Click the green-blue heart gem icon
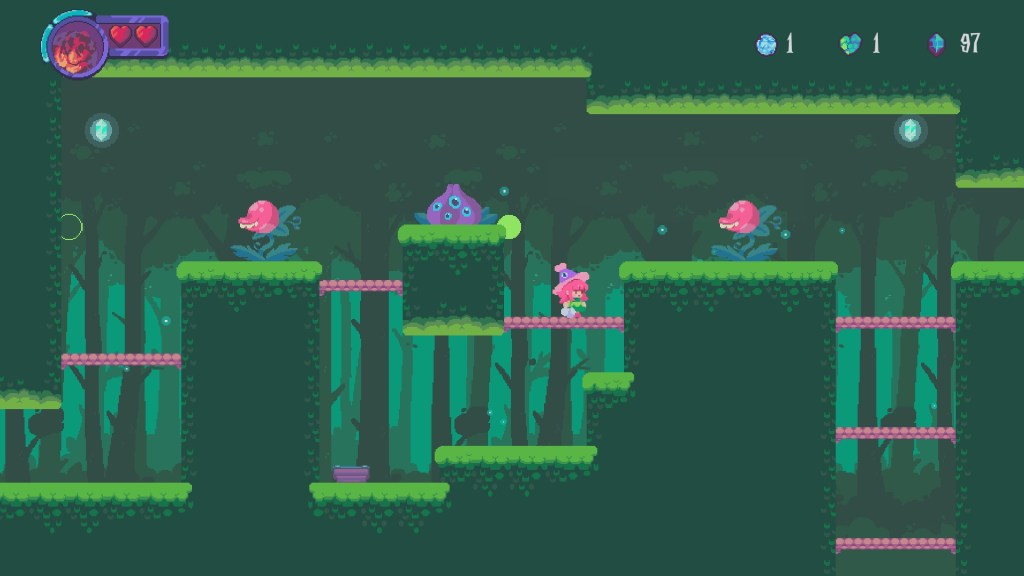 pos(850,44)
